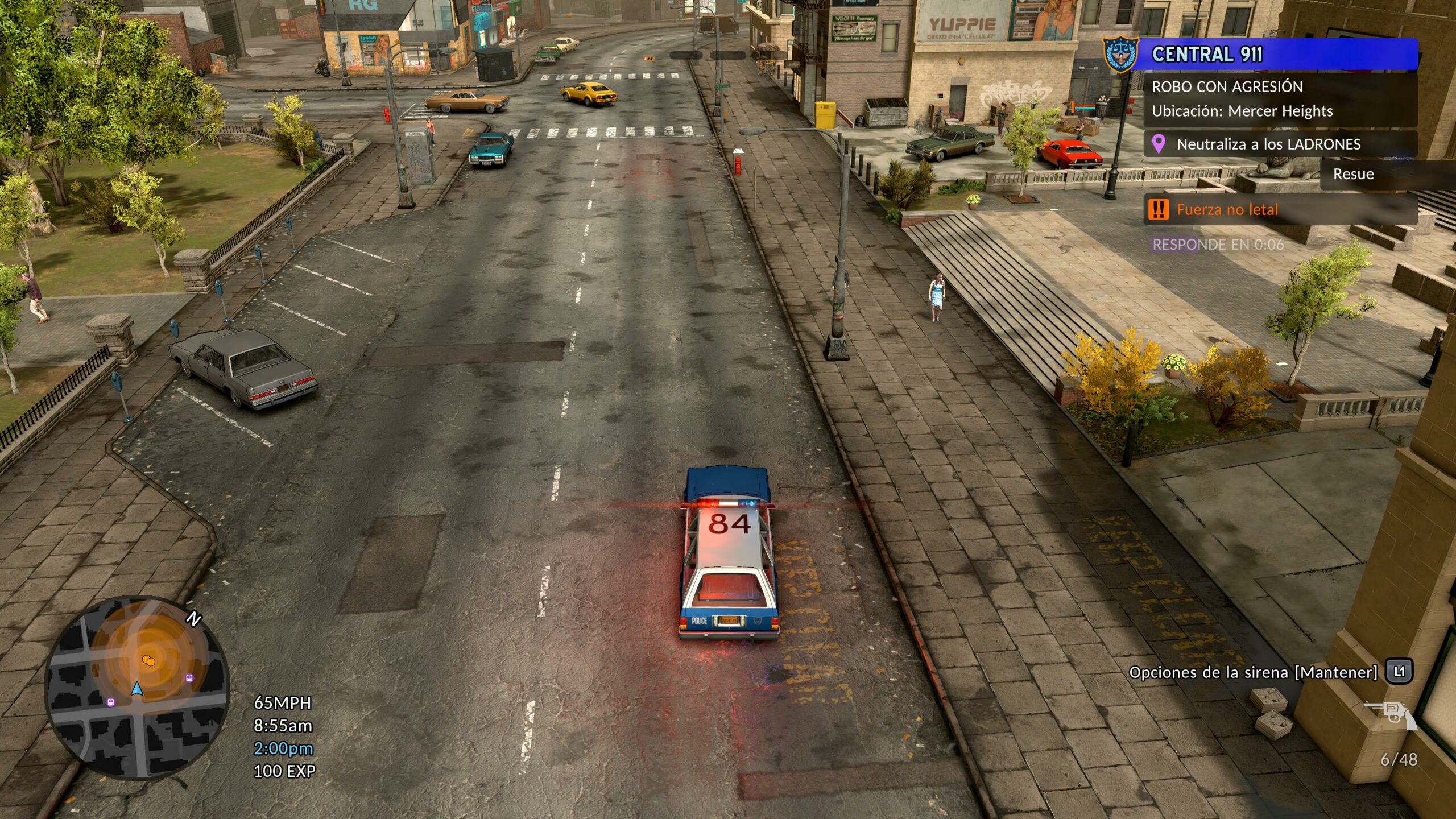Select the revolver weapon icon
The width and height of the screenshot is (1456, 819).
coord(1392,714)
